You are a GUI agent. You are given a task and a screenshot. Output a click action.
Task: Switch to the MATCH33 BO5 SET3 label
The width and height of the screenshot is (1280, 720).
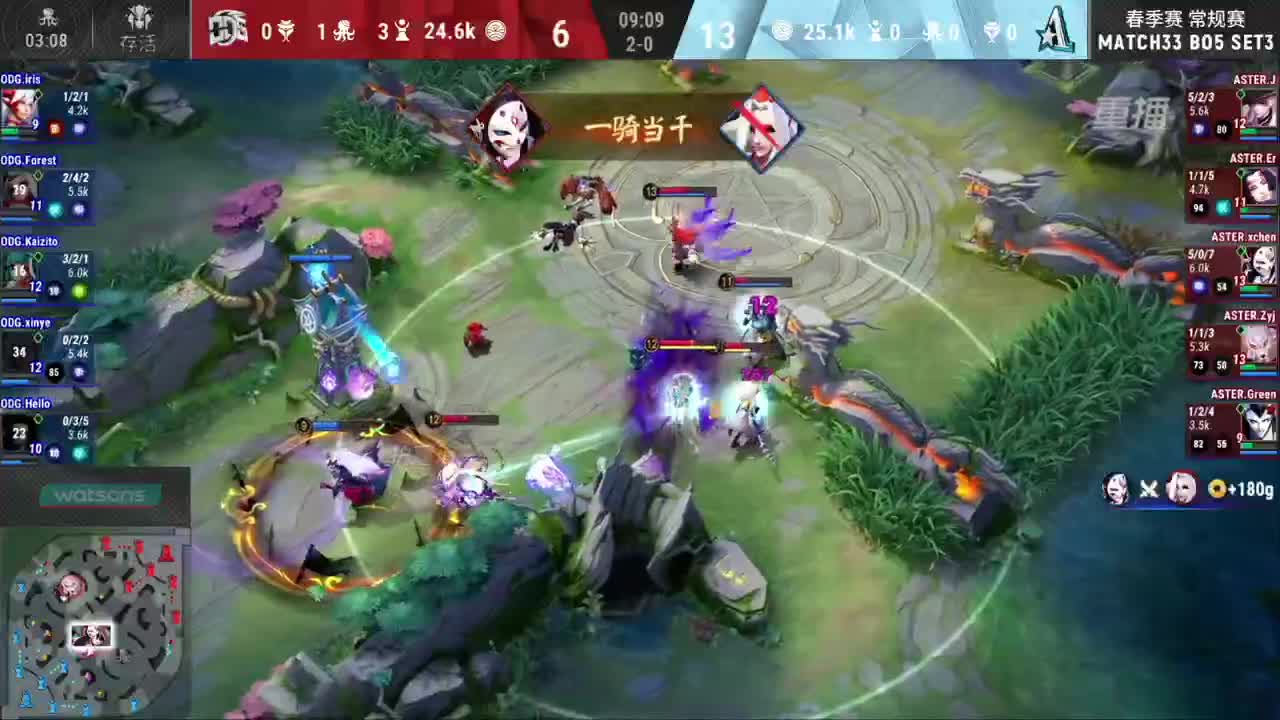1183,44
